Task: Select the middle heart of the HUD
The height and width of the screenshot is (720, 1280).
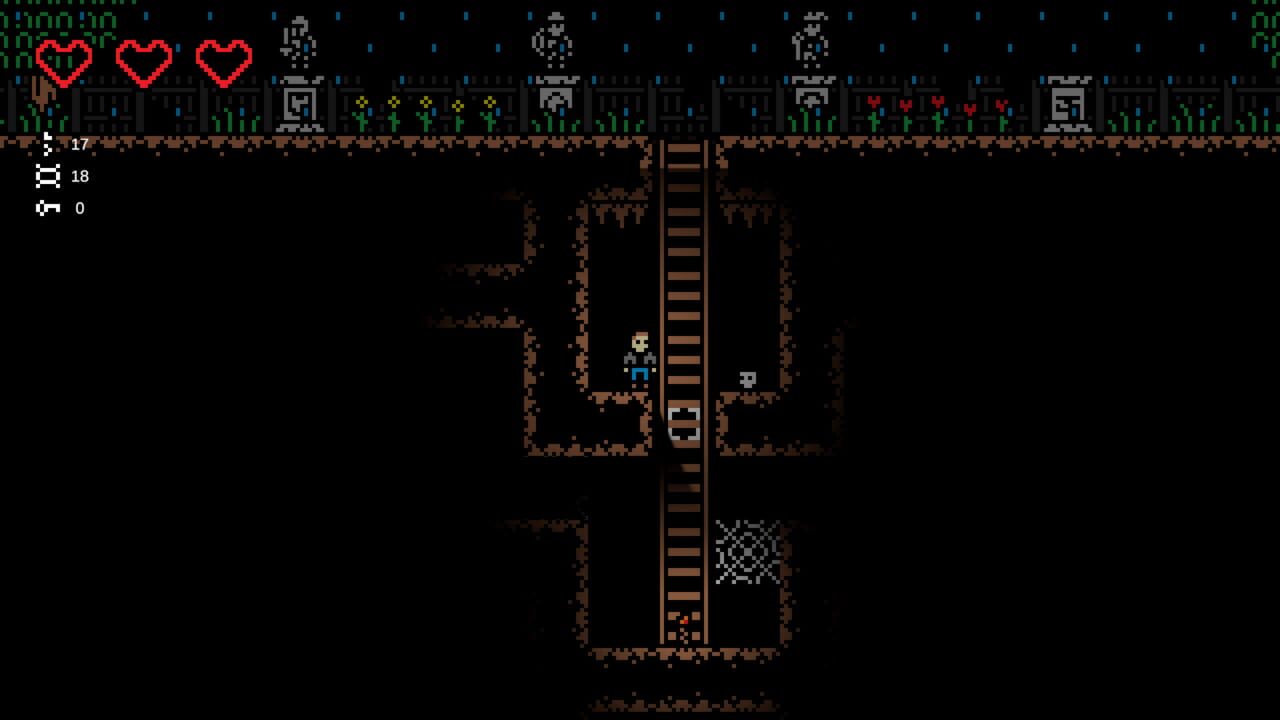Action: click(x=143, y=60)
